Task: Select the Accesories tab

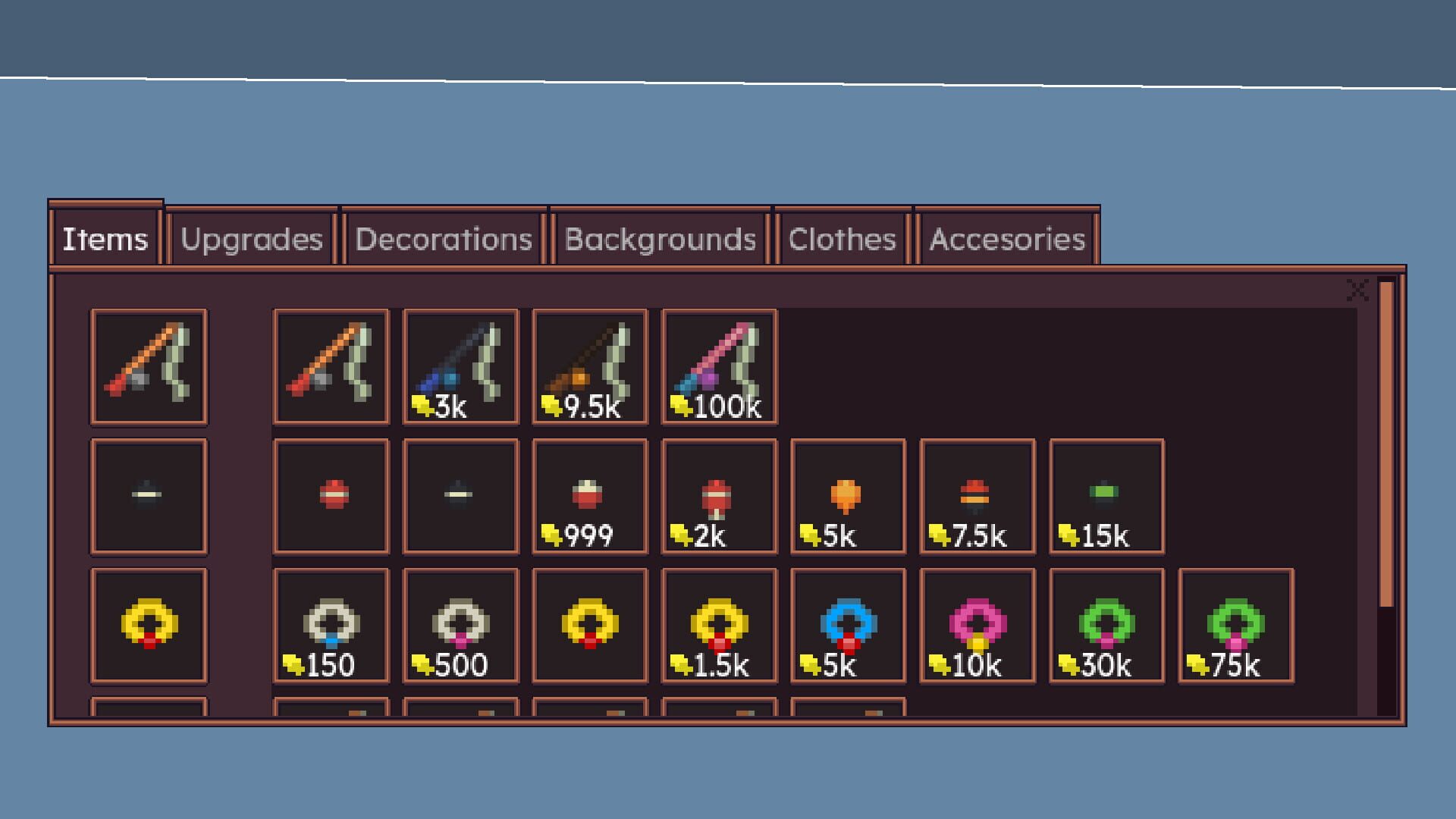Action: click(1006, 239)
